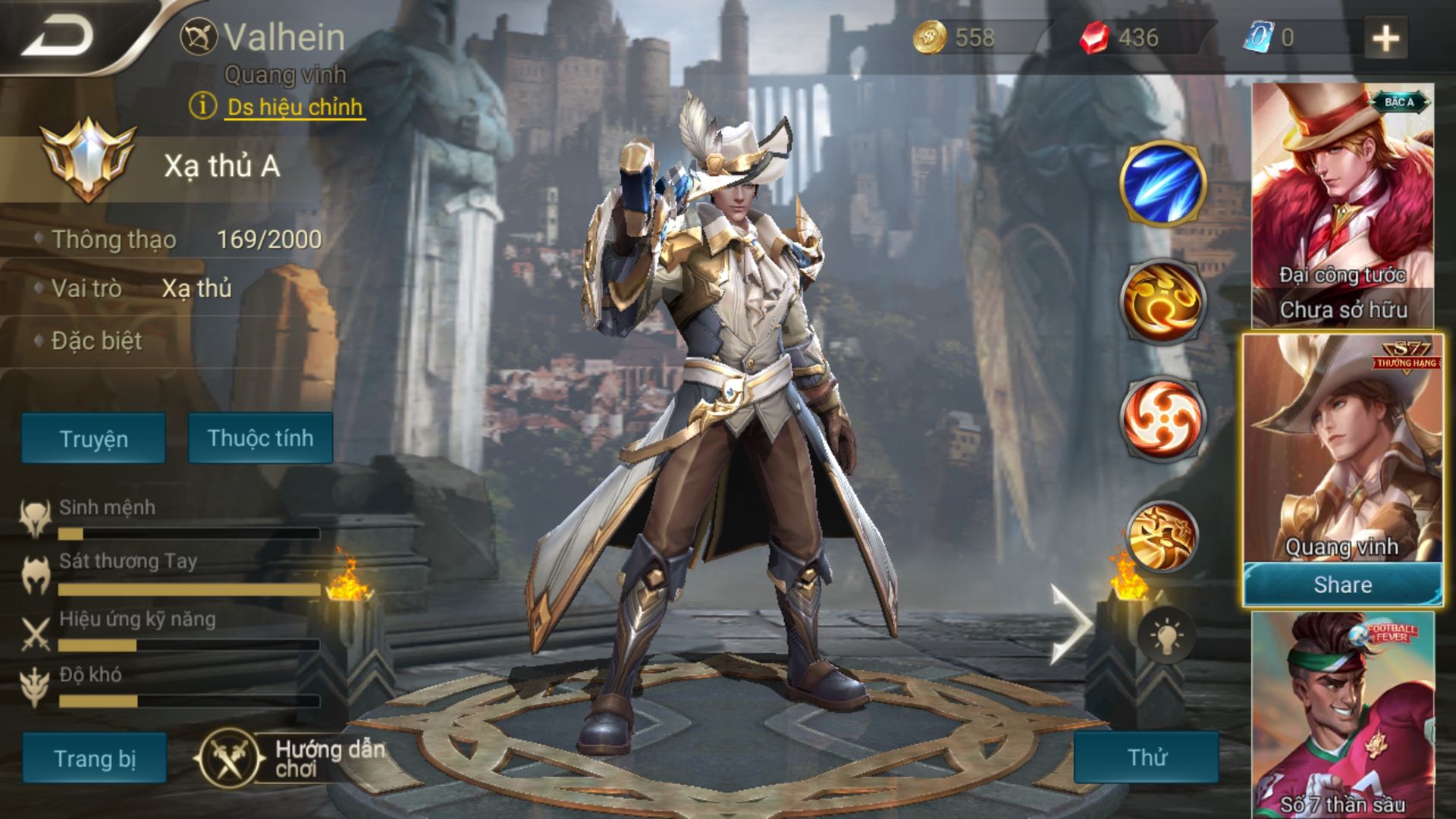Click the Thử trial button

click(x=1146, y=757)
